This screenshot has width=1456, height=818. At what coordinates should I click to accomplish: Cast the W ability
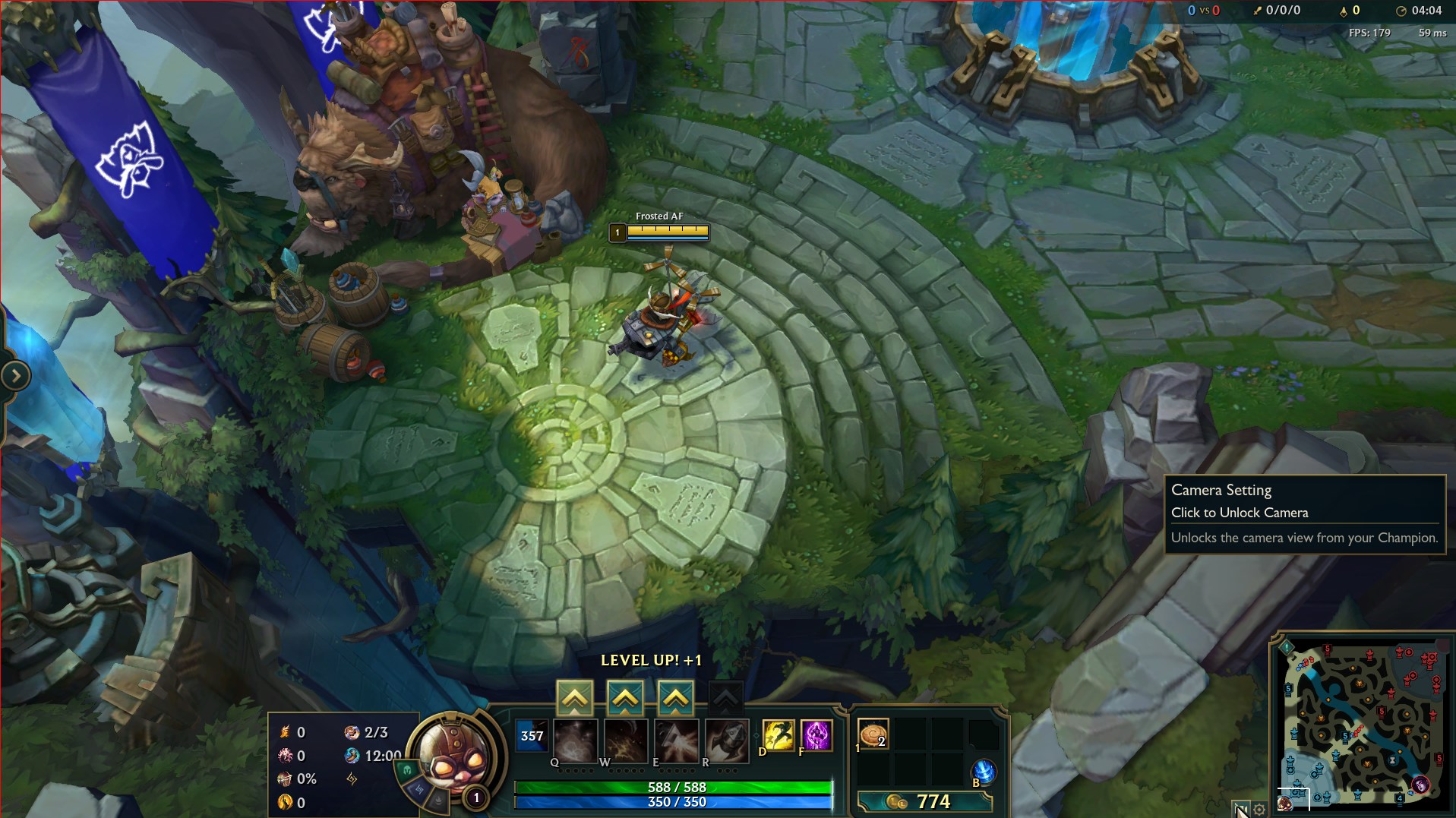pyautogui.click(x=625, y=741)
